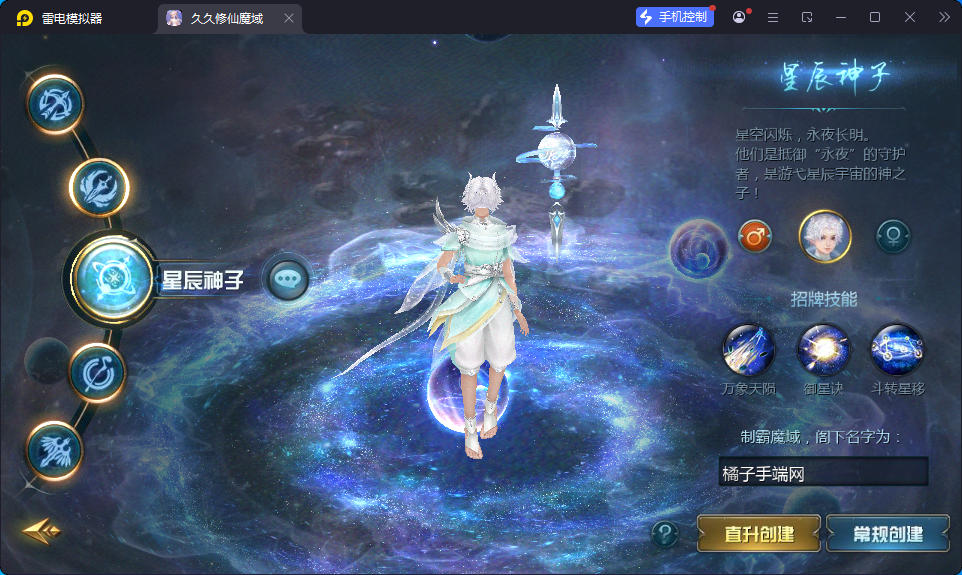This screenshot has height=575, width=962.
Task: View the 万象天陨 skill icon
Action: click(749, 350)
